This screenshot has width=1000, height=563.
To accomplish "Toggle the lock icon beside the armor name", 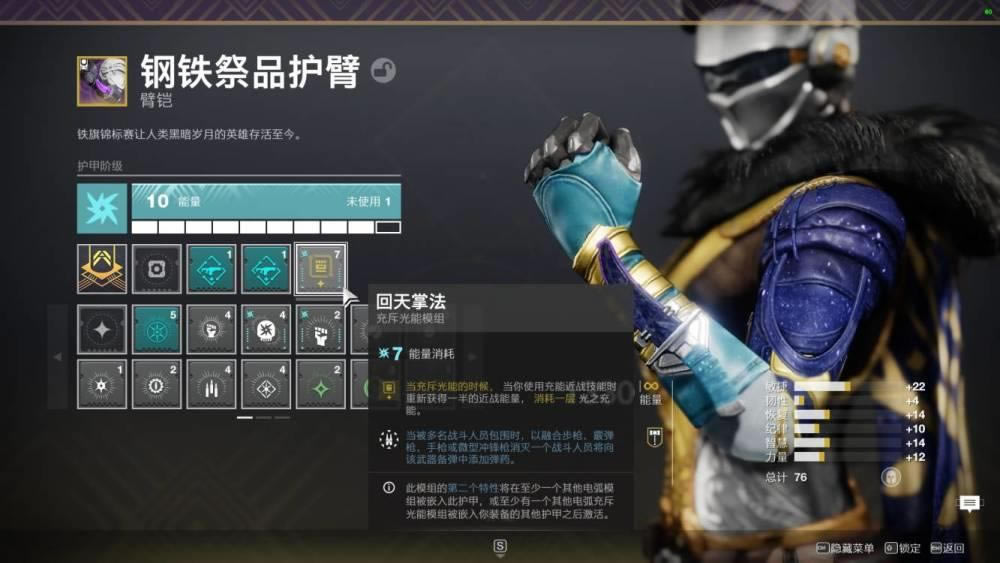I will pyautogui.click(x=383, y=70).
